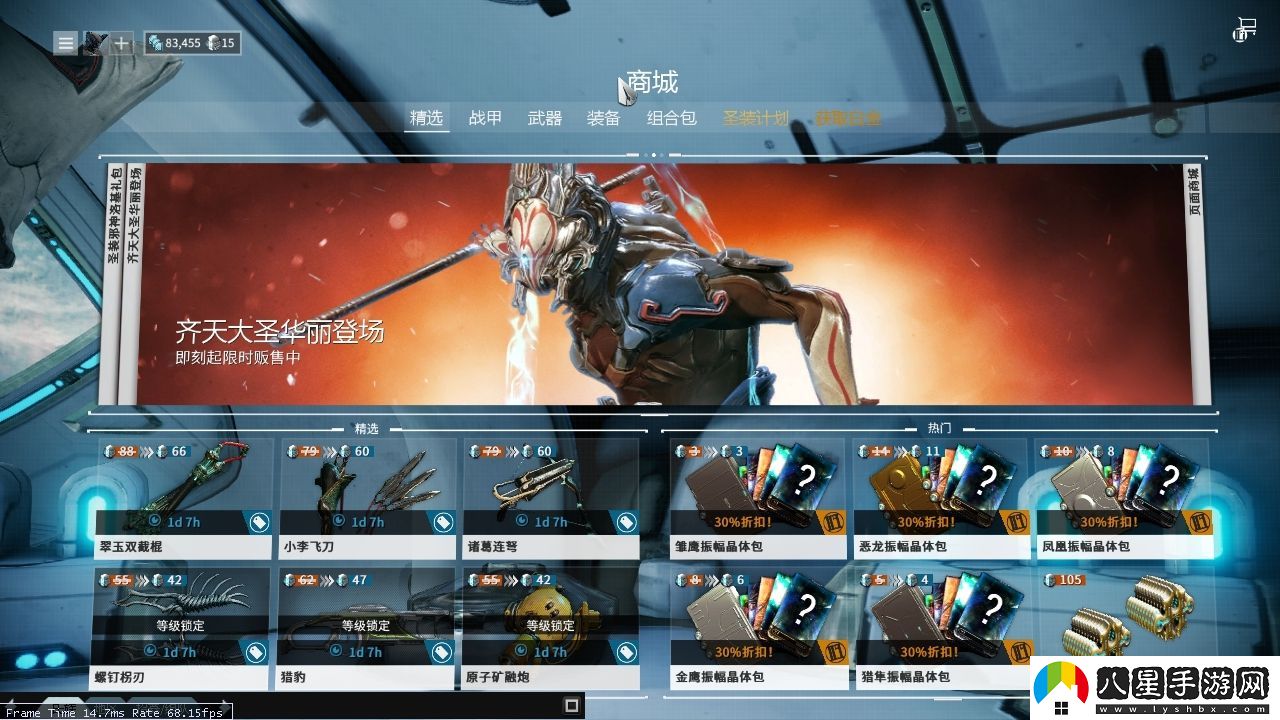1280x720 pixels.
Task: Click the discount tag icon on 雏鹰振幅晶体包
Action: tap(834, 521)
